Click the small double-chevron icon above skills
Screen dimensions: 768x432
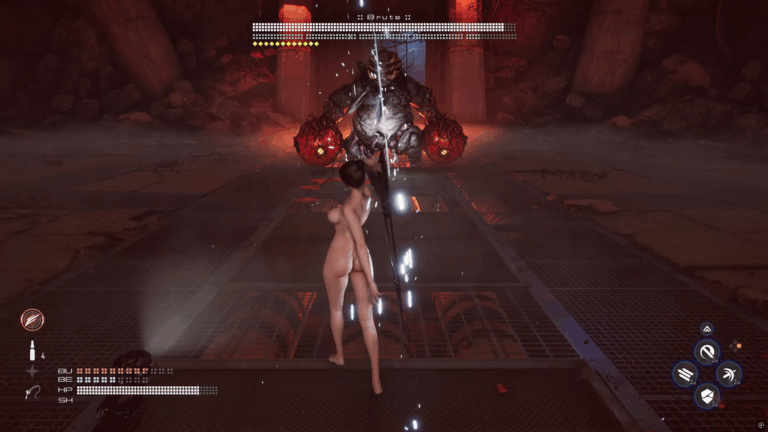tap(707, 328)
